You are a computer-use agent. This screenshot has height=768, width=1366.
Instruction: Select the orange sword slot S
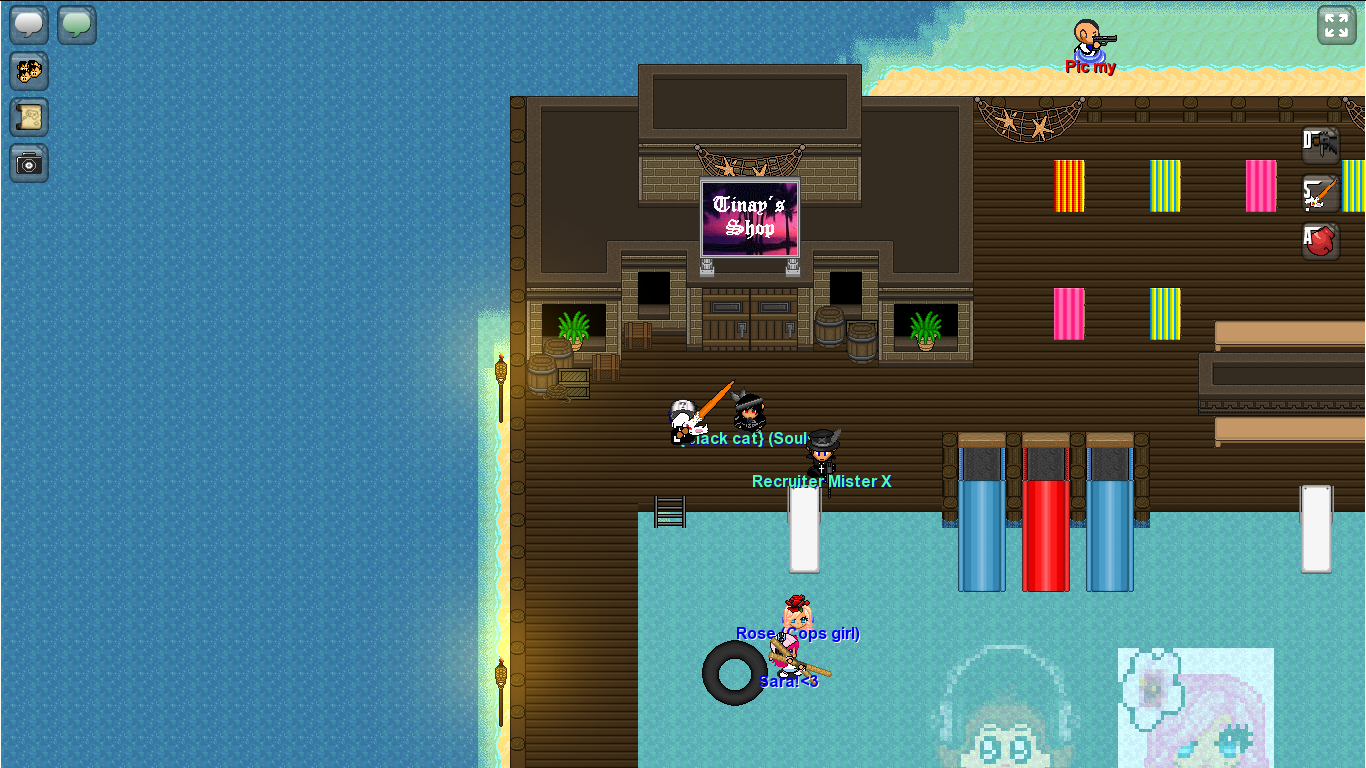(x=1321, y=193)
